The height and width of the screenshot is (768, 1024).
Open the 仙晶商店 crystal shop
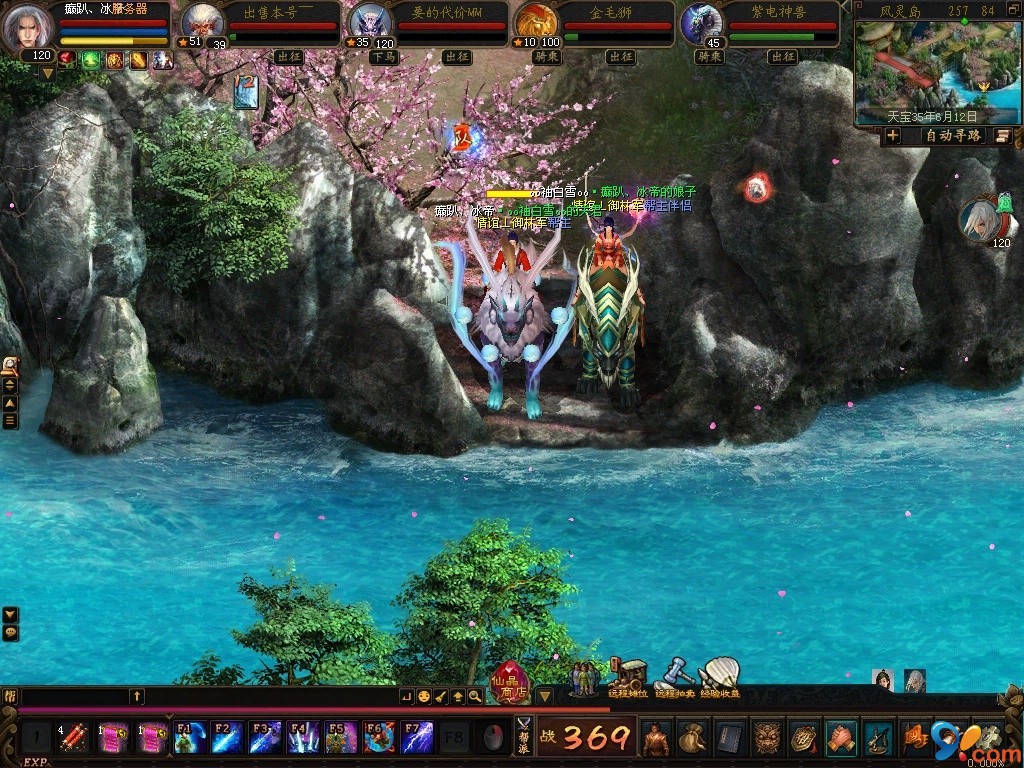click(x=510, y=684)
